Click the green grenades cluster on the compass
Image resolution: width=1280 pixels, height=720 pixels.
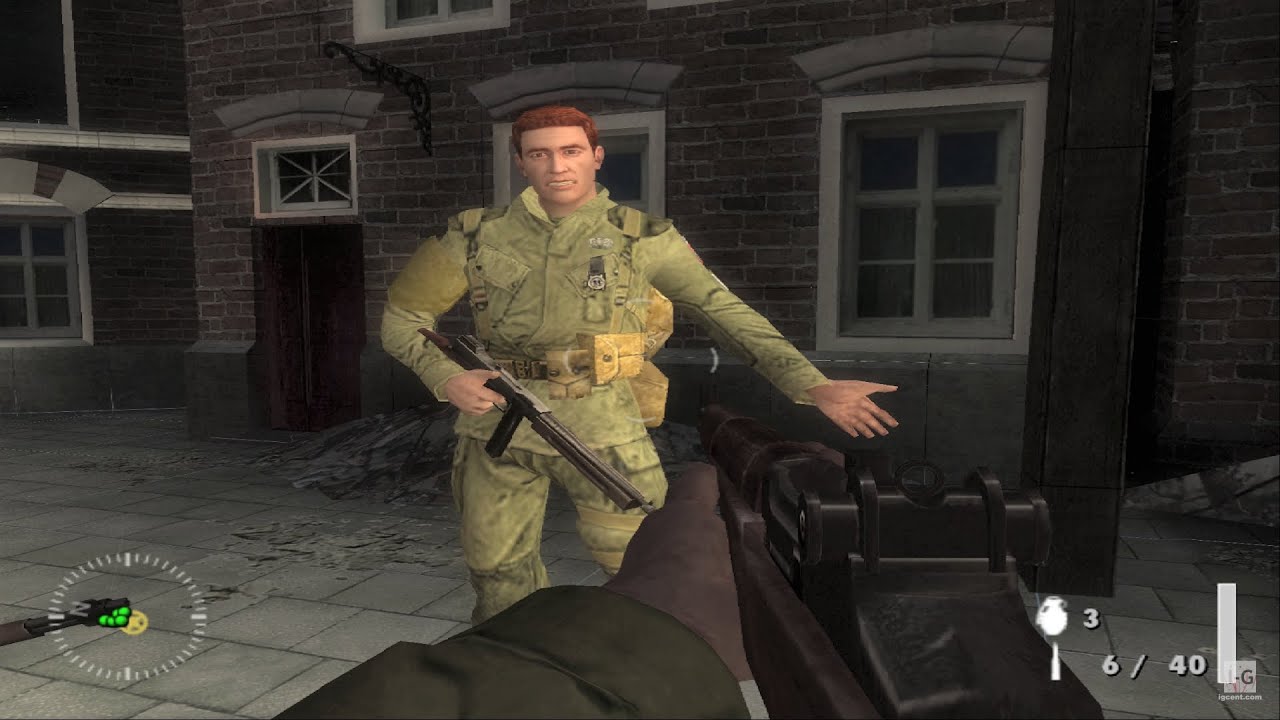(115, 616)
